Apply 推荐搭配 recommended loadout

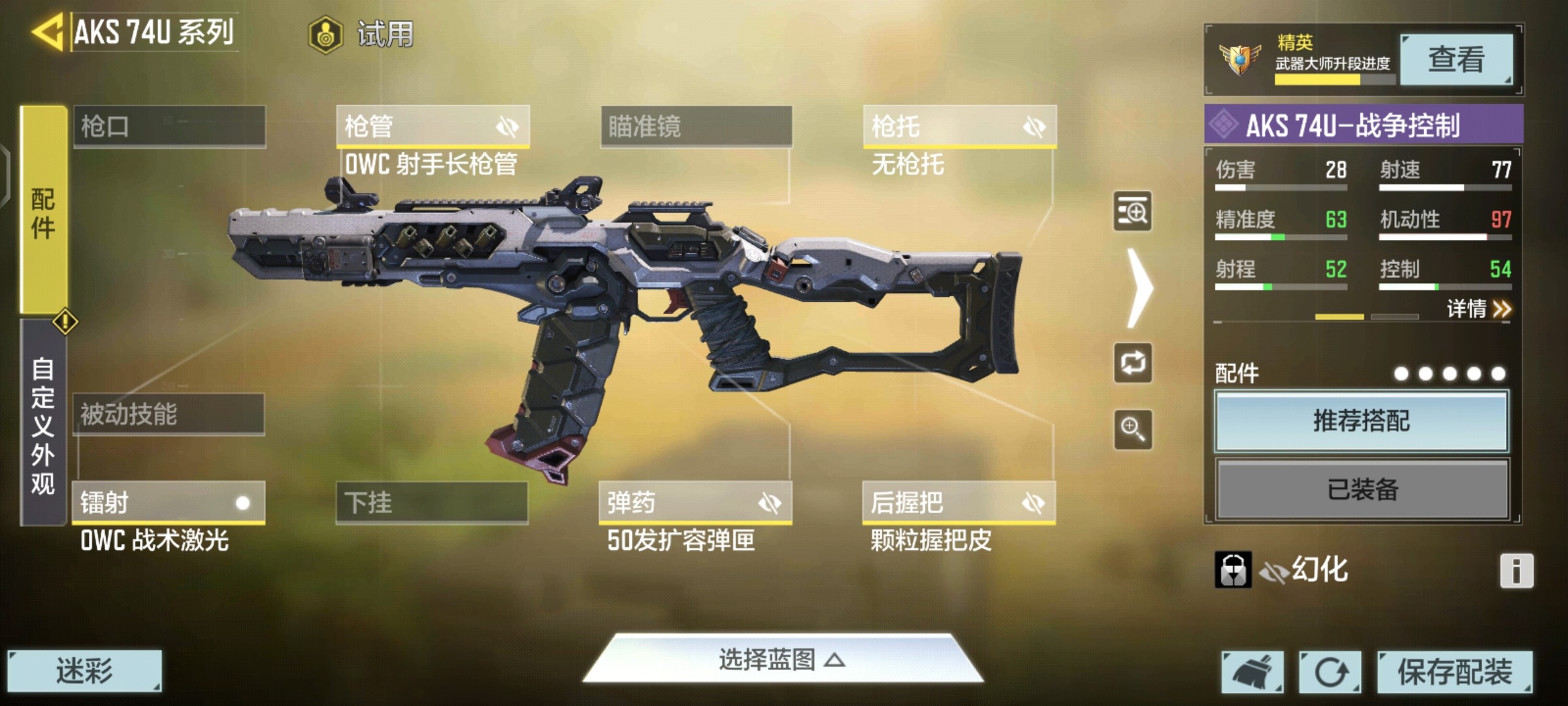(x=1362, y=421)
